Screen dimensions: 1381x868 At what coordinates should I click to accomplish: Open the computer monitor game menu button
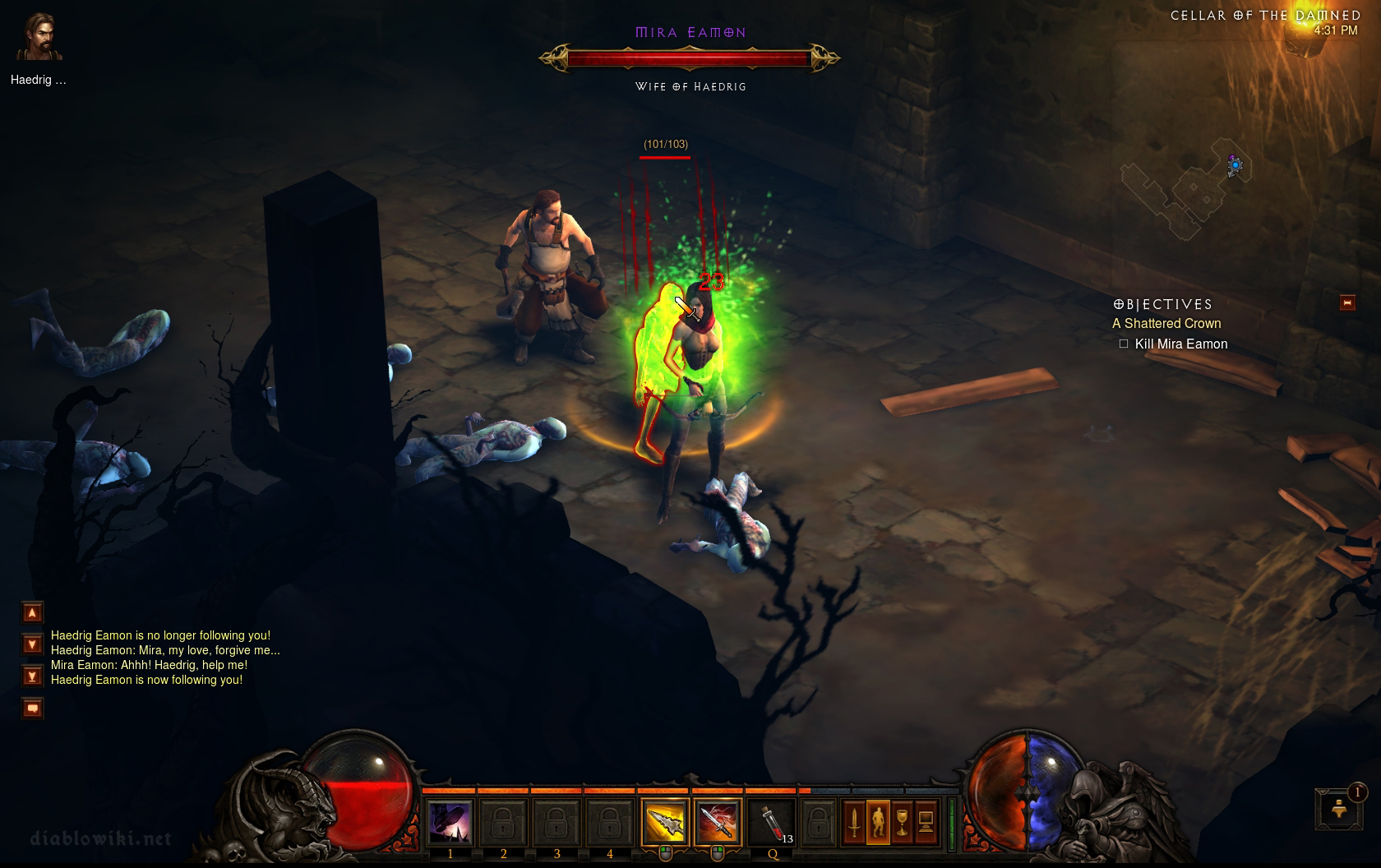click(926, 822)
